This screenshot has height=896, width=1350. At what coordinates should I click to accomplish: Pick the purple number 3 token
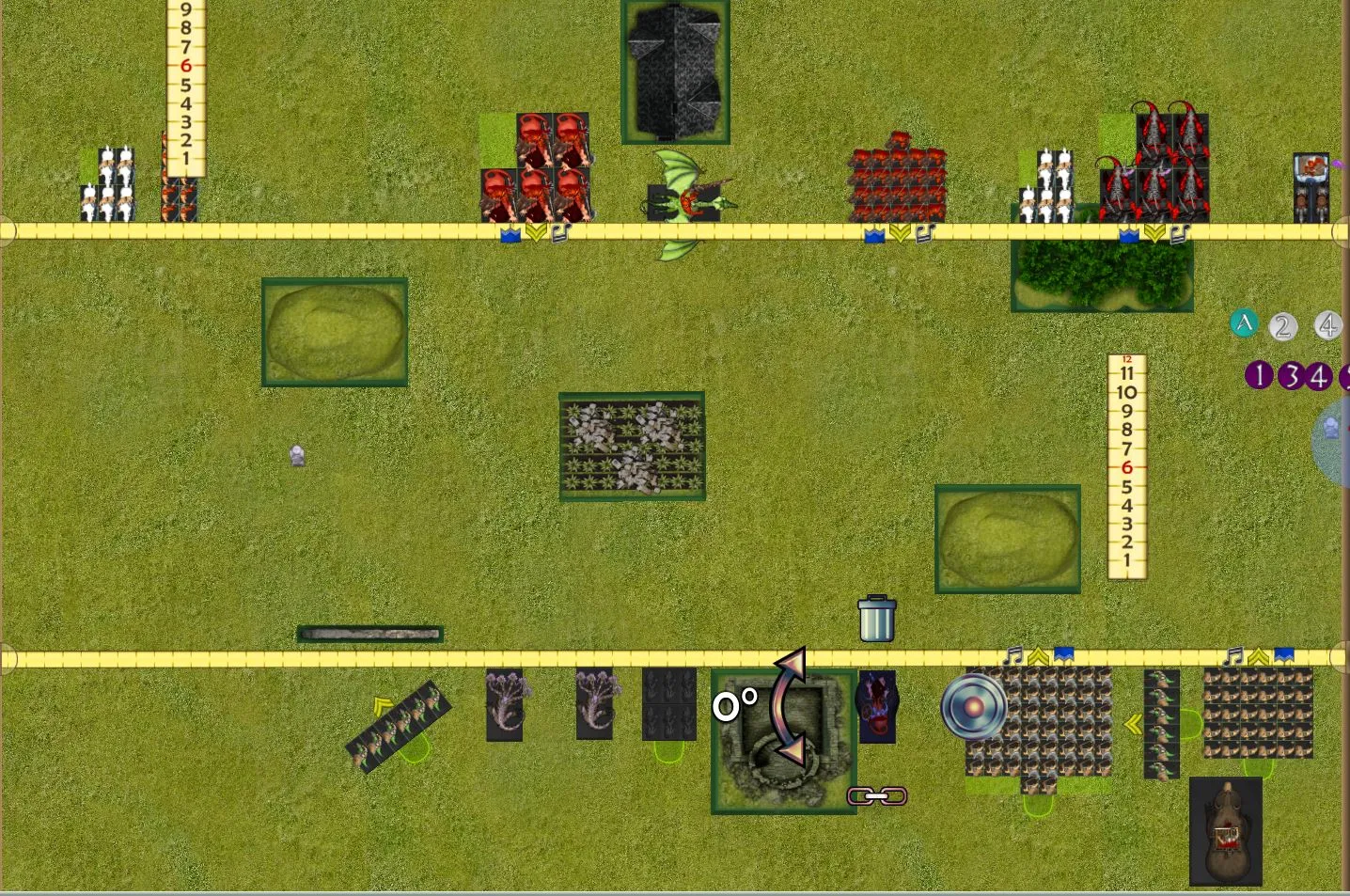coord(1291,376)
